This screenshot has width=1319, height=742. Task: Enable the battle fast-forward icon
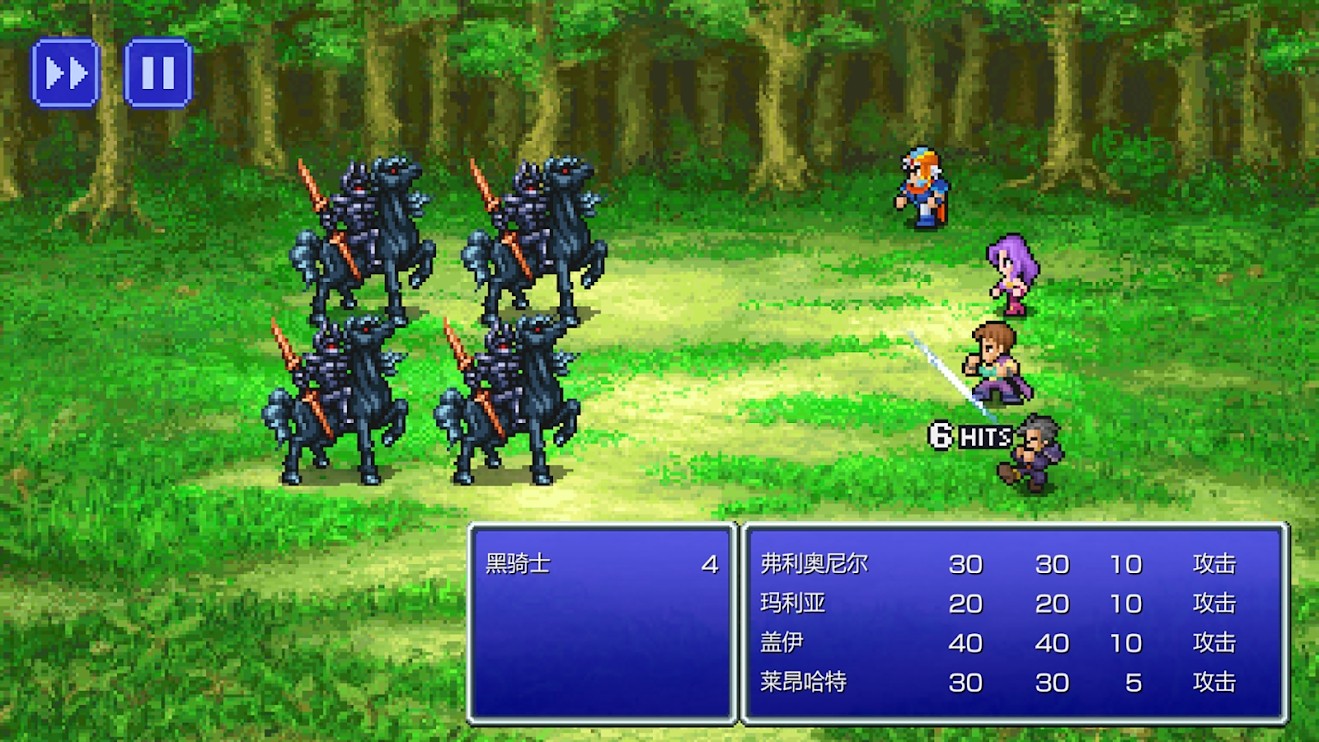tap(64, 73)
